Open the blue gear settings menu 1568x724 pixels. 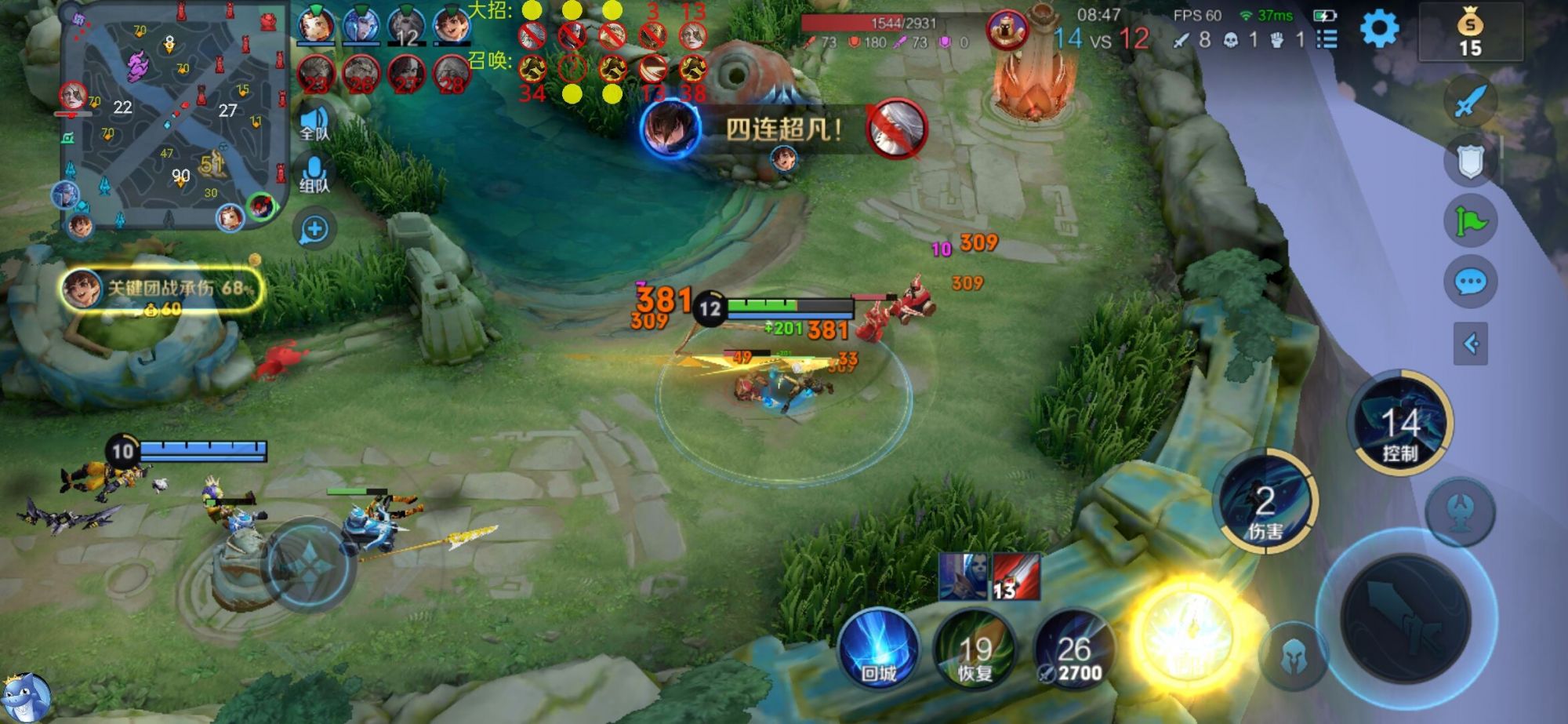[x=1379, y=30]
